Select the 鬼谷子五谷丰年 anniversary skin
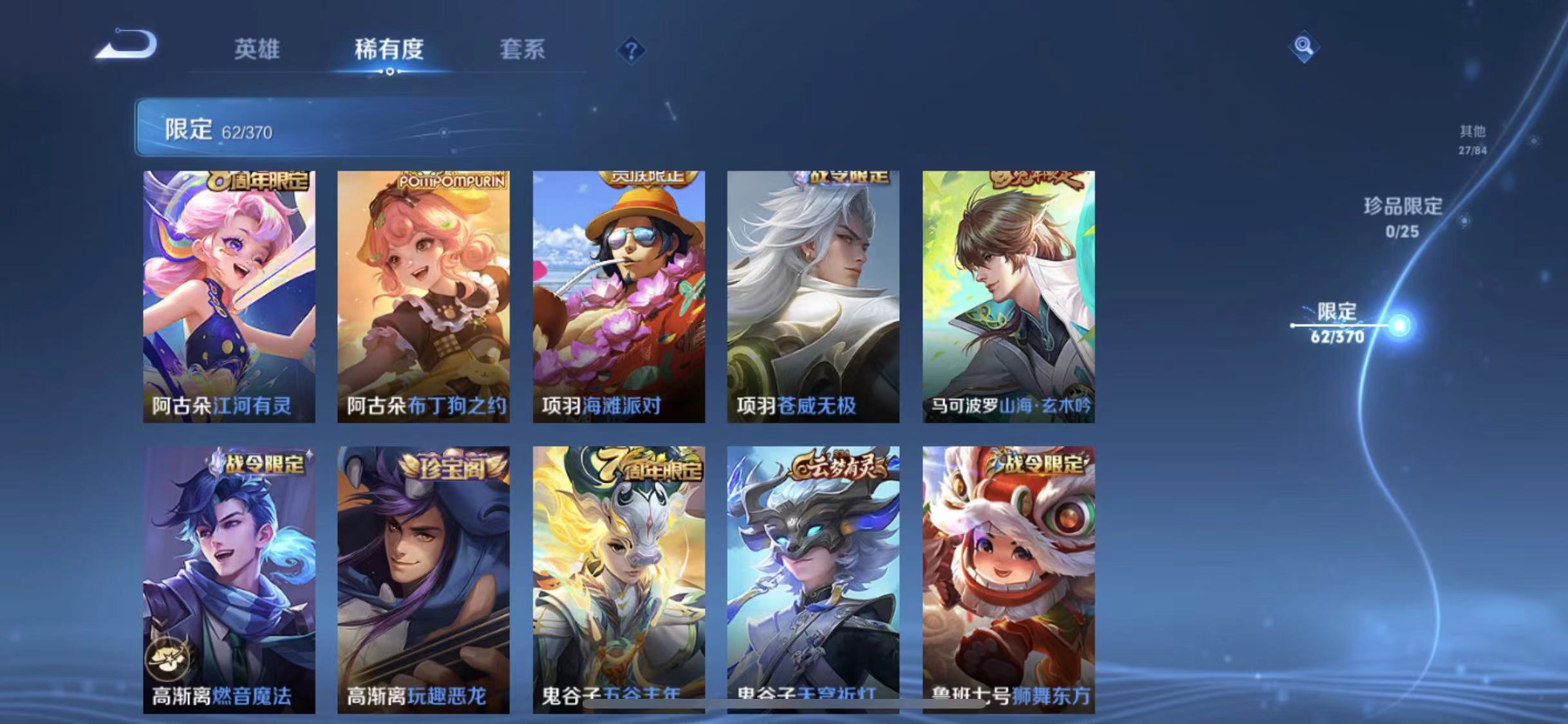The height and width of the screenshot is (724, 1568). [618, 573]
